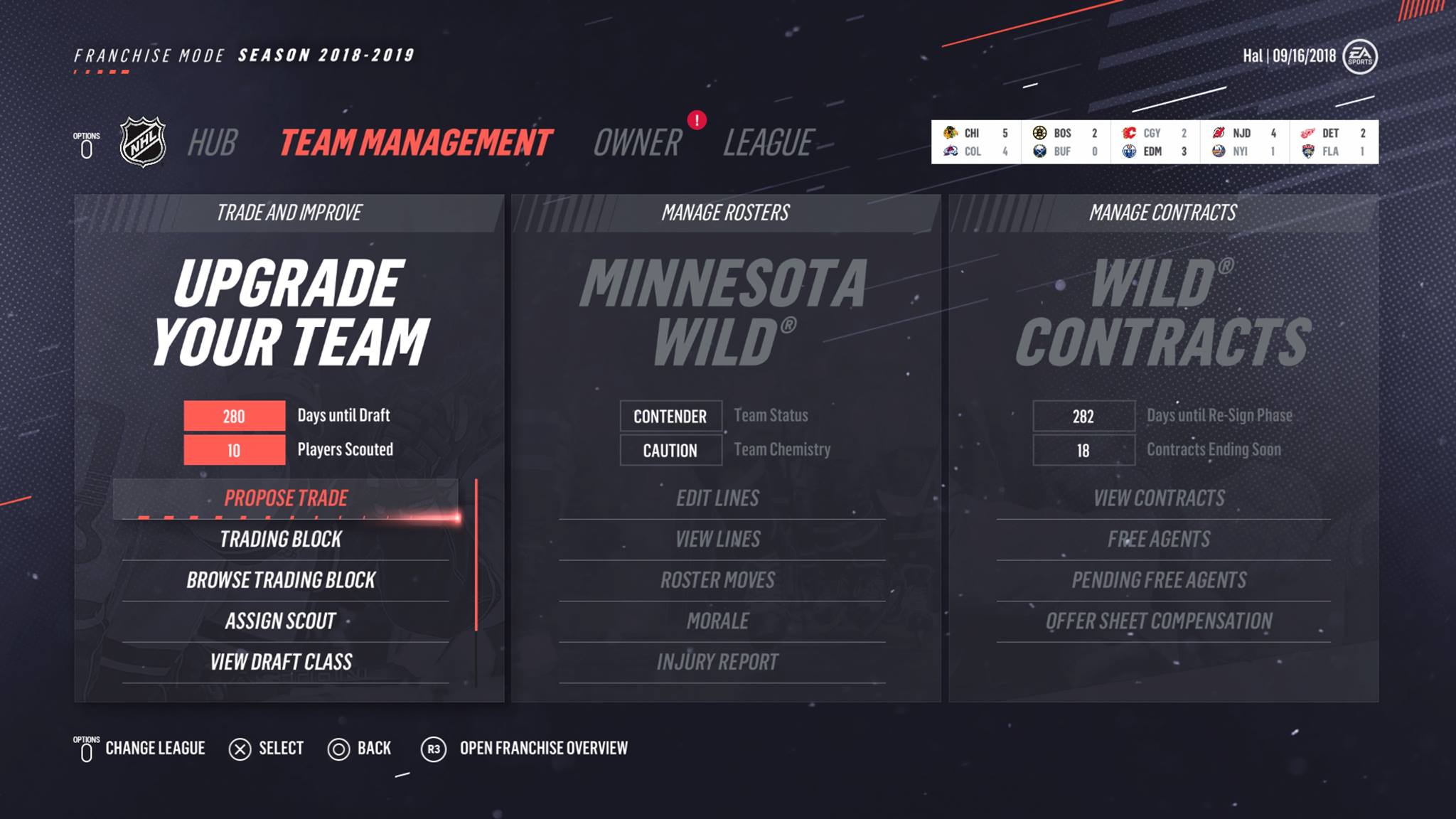This screenshot has height=819, width=1456.
Task: Switch to the Hub tab
Action: click(212, 143)
